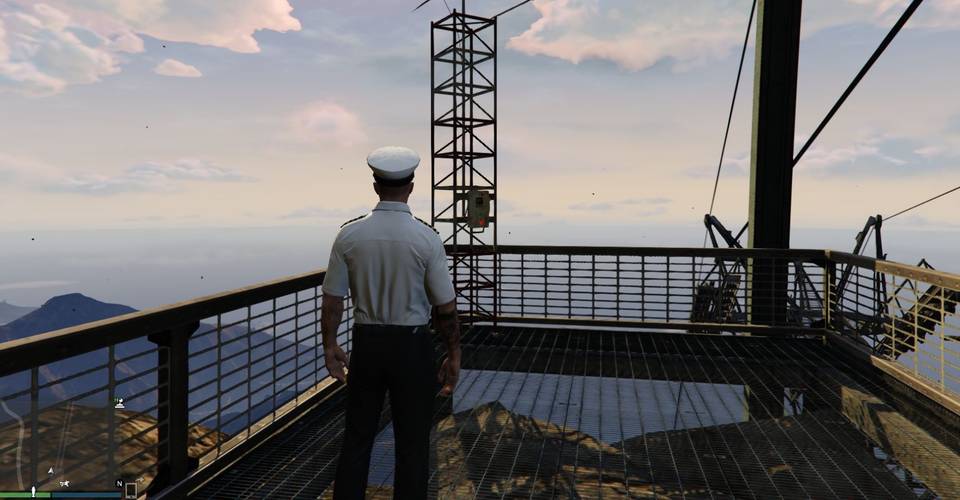This screenshot has height=500, width=960.
Task: Open the phone icon beside the minimap
Action: 130,490
